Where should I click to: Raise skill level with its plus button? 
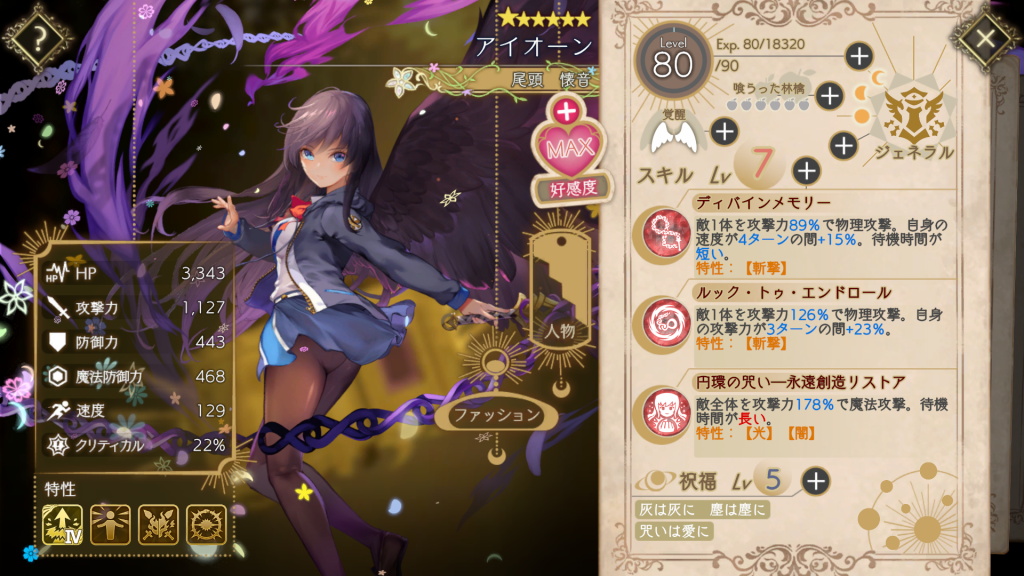click(x=806, y=170)
